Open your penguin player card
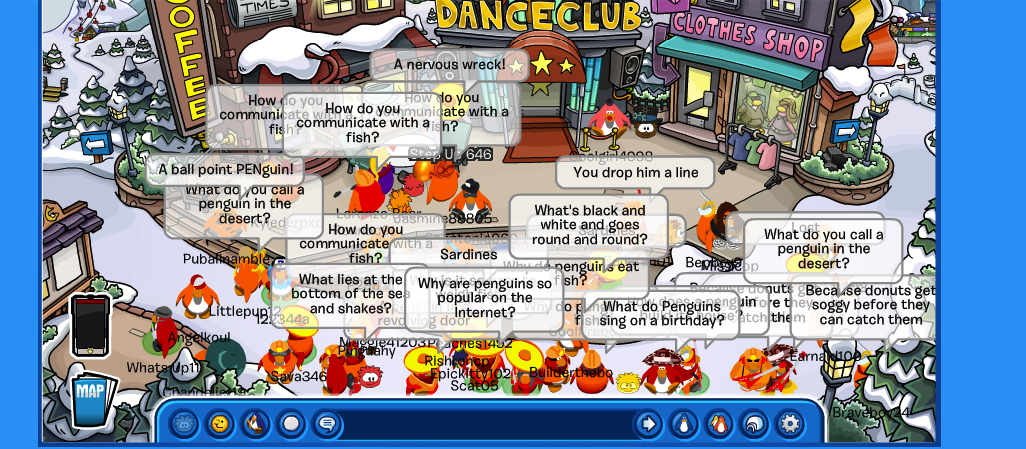Screen dimensions: 1026x449 [x=684, y=424]
